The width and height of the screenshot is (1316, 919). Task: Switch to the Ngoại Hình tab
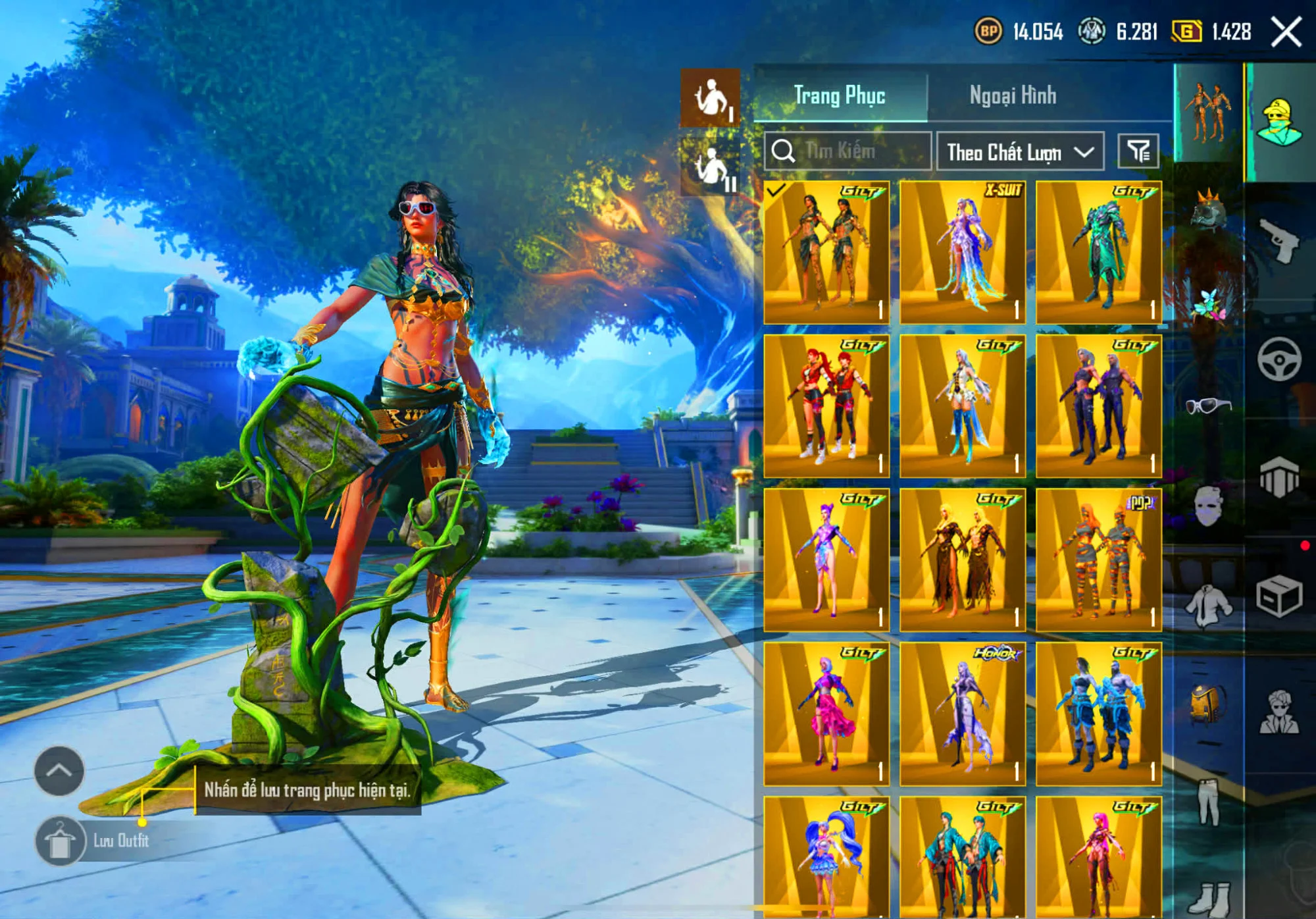1013,96
